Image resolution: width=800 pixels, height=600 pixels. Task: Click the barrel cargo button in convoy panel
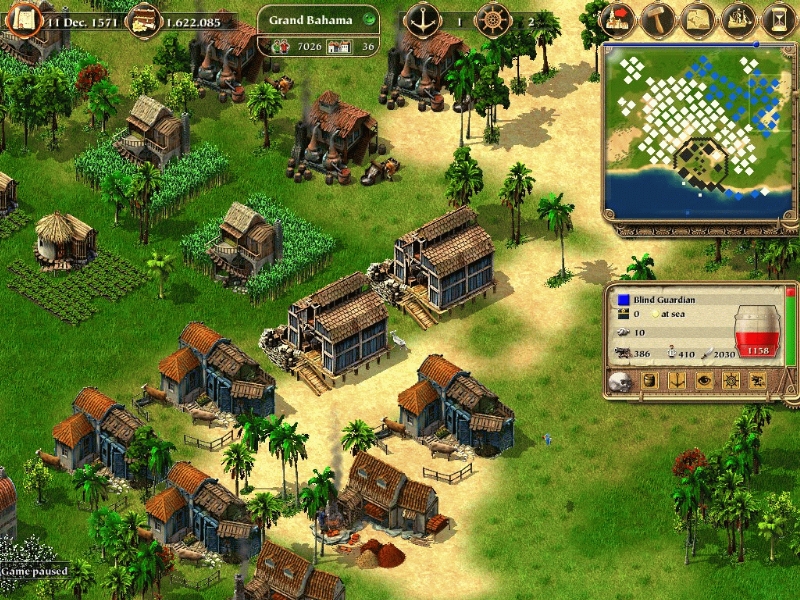[648, 381]
